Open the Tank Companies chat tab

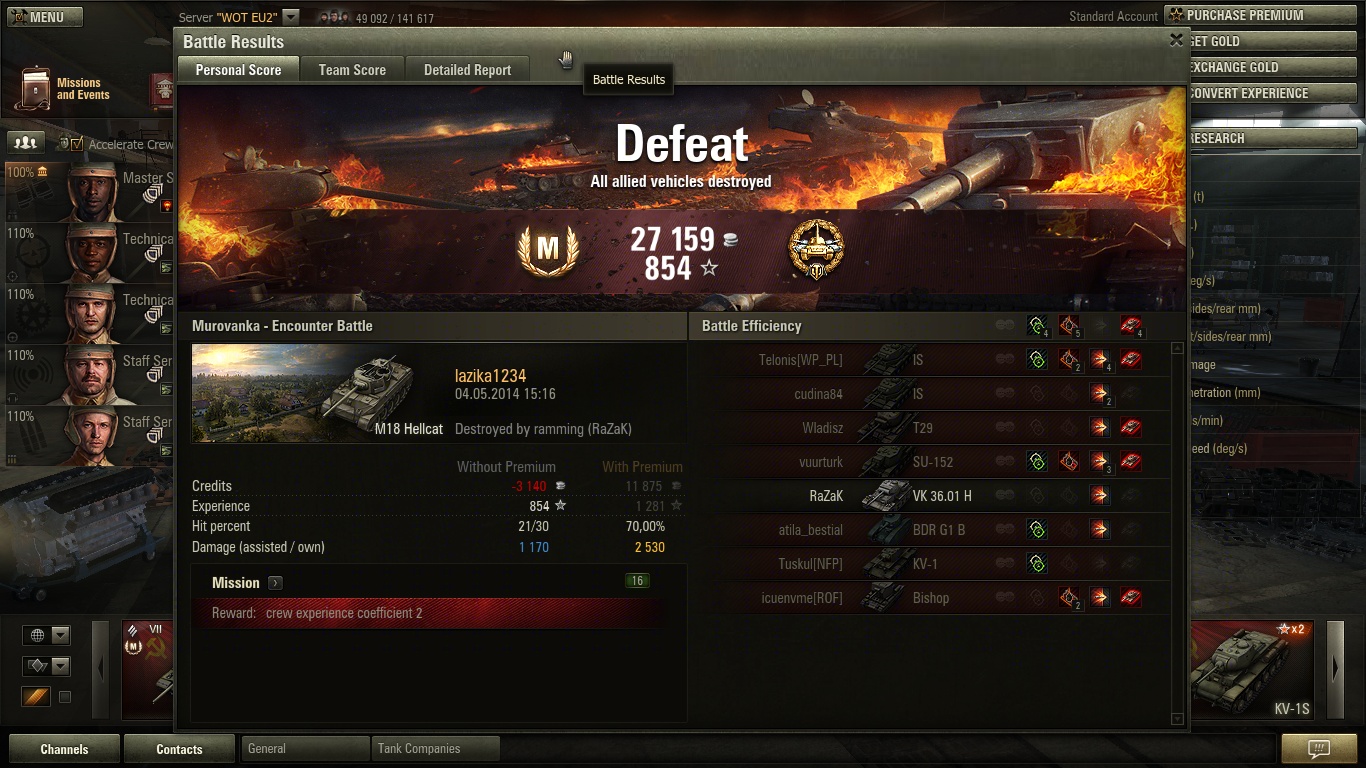pos(435,748)
